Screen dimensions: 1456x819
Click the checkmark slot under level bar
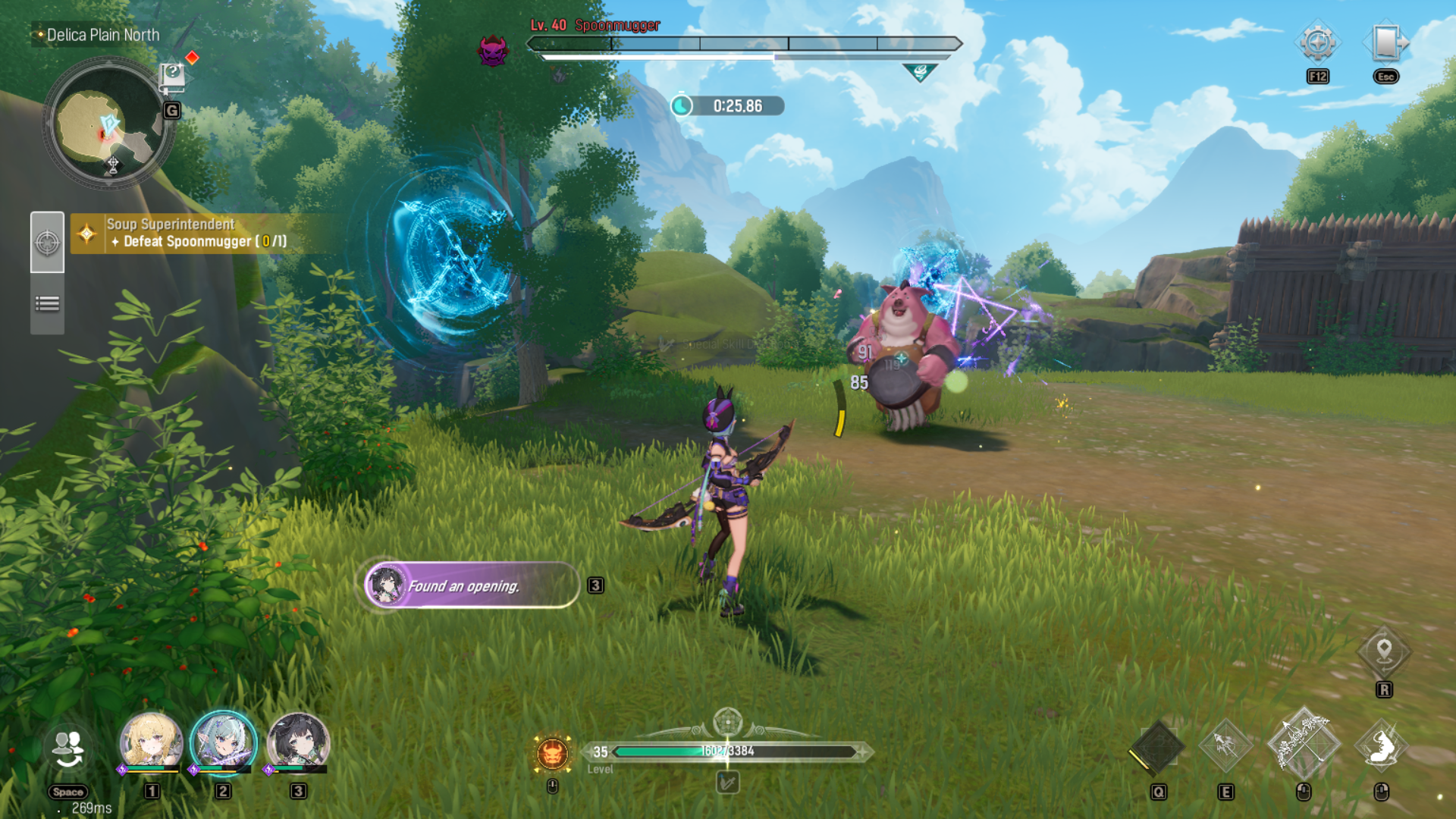coord(727,783)
